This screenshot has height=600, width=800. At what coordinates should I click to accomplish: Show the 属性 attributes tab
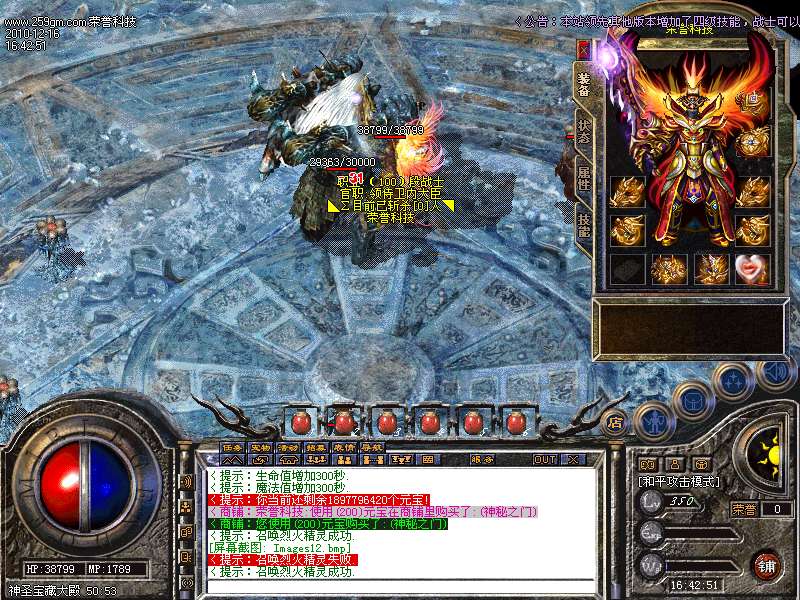click(584, 180)
